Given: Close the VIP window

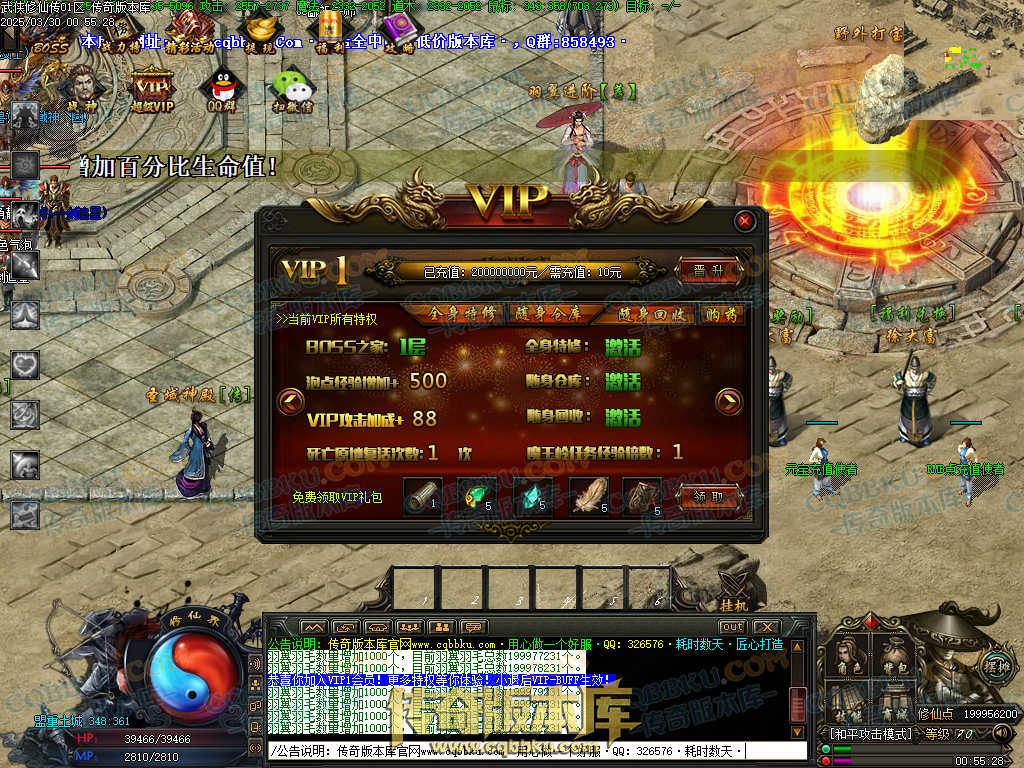Looking at the screenshot, I should (x=744, y=221).
